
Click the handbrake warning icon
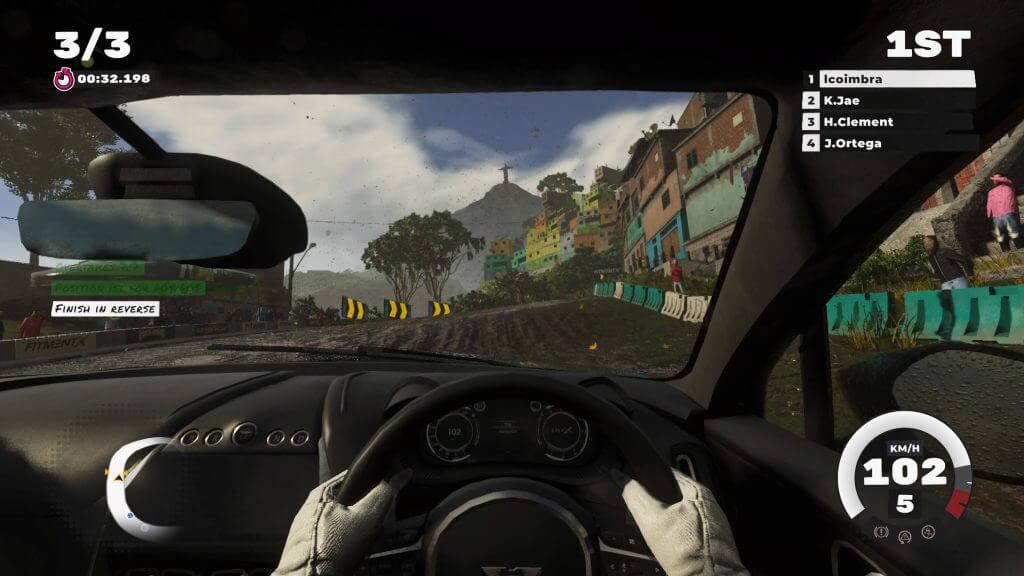(x=882, y=531)
